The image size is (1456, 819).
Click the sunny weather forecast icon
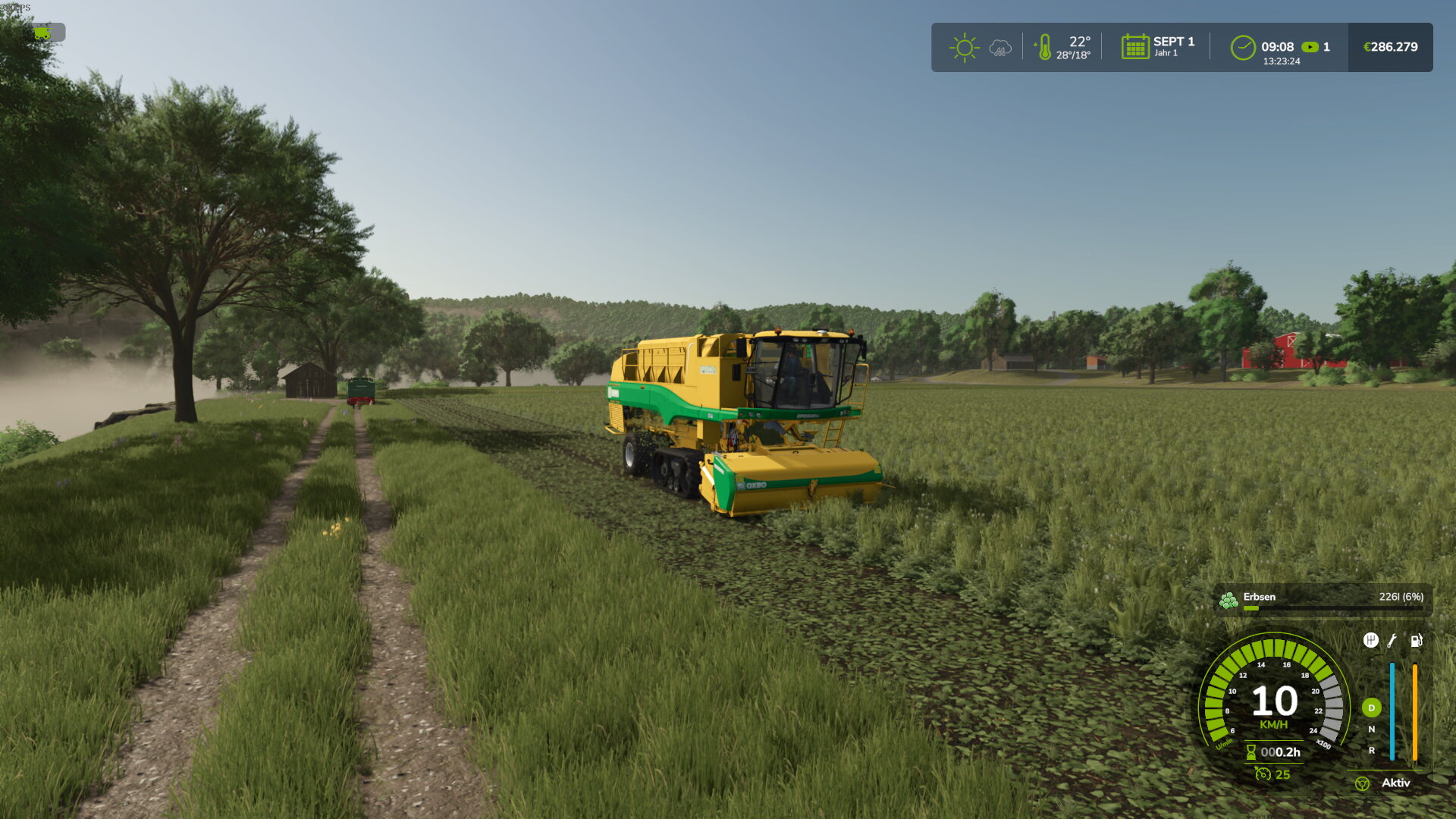(x=964, y=48)
